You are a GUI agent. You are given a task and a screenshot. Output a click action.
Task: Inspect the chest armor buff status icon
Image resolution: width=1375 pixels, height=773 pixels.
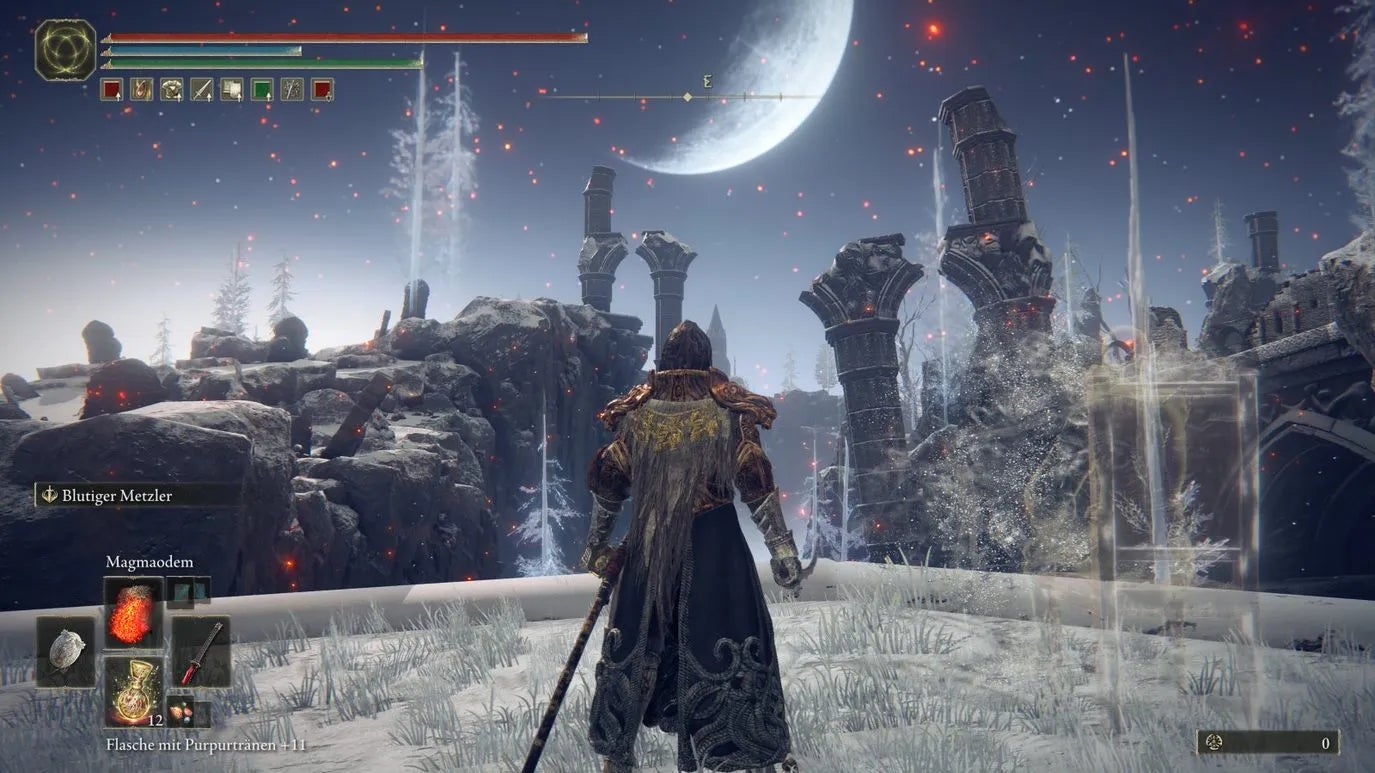[x=171, y=90]
